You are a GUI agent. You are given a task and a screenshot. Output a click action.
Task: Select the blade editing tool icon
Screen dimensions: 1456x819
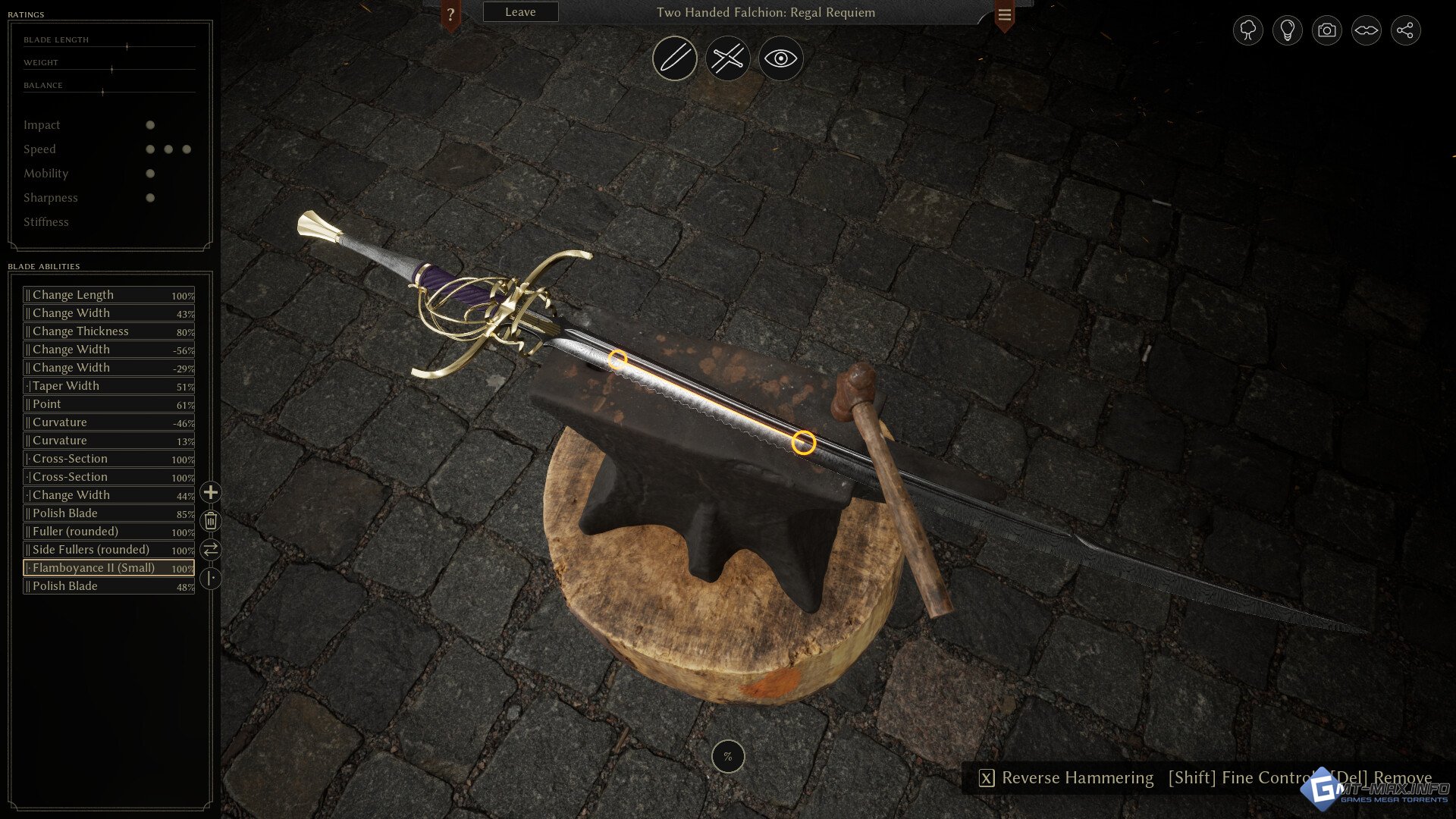pyautogui.click(x=674, y=58)
